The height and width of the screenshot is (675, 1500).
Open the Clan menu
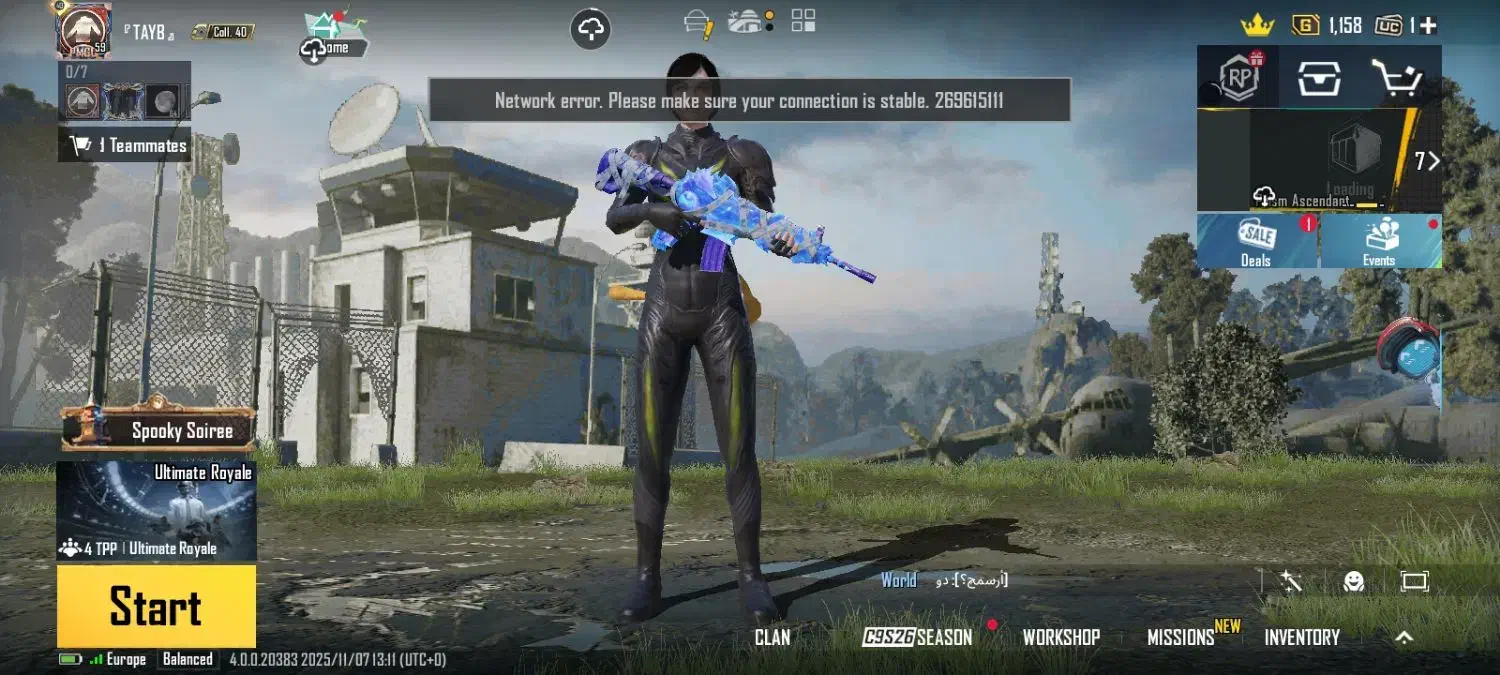[772, 637]
